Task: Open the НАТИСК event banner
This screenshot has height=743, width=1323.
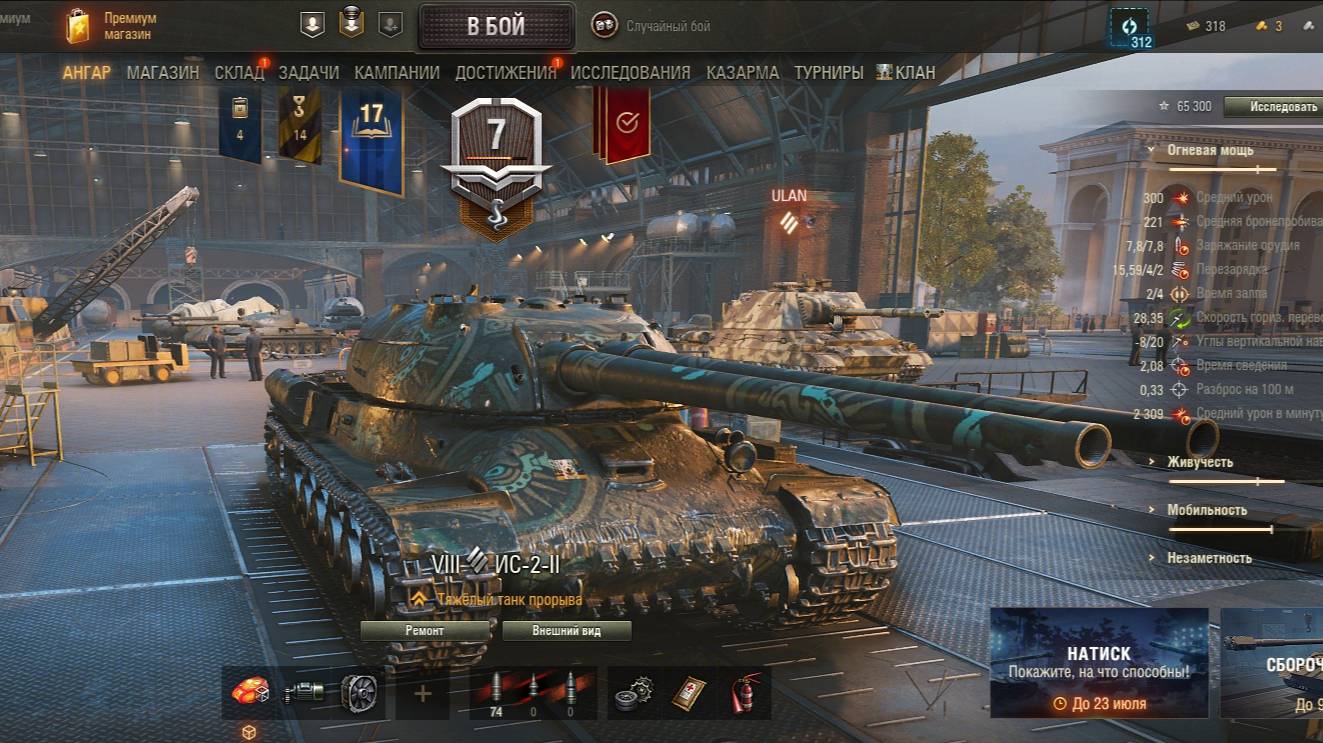Action: click(x=1099, y=663)
